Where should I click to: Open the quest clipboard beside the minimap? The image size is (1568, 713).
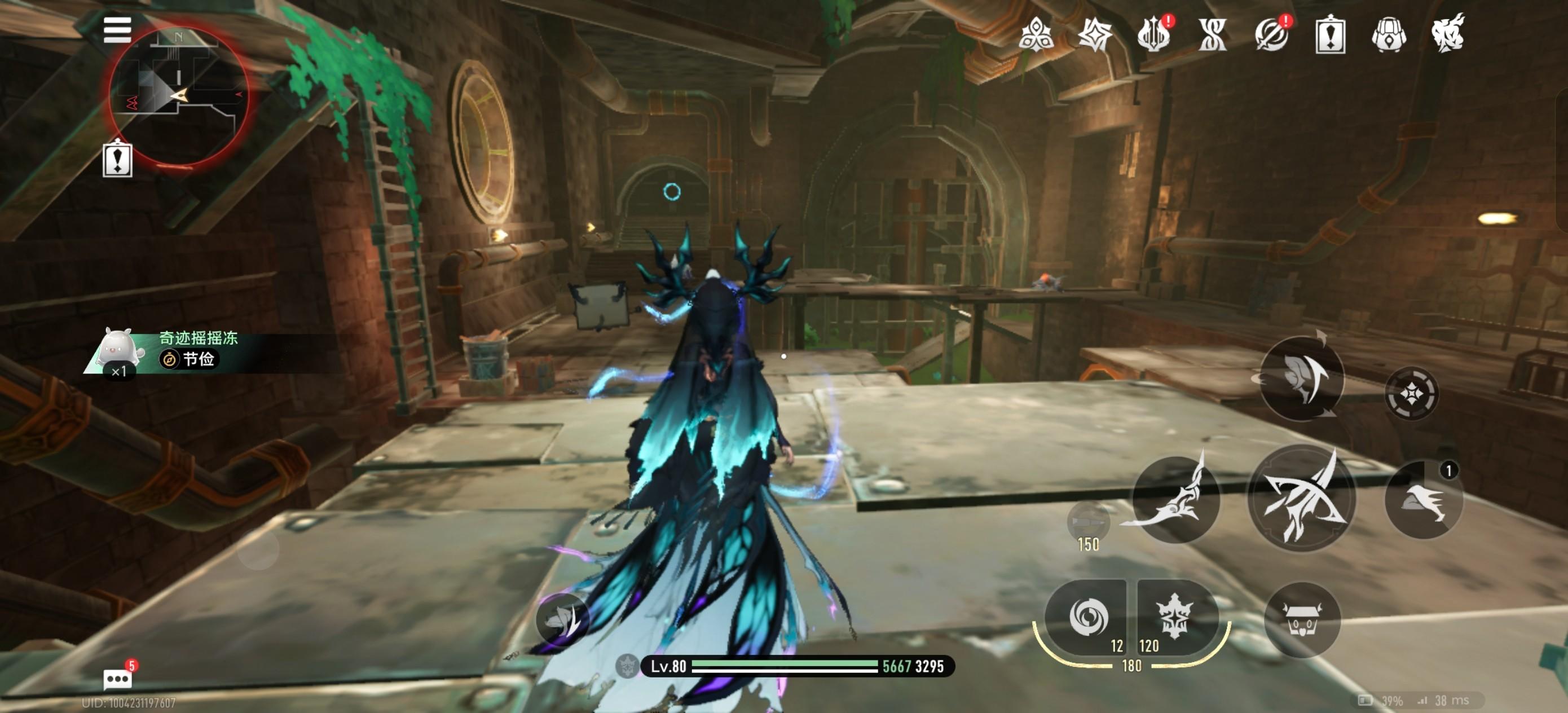click(117, 159)
